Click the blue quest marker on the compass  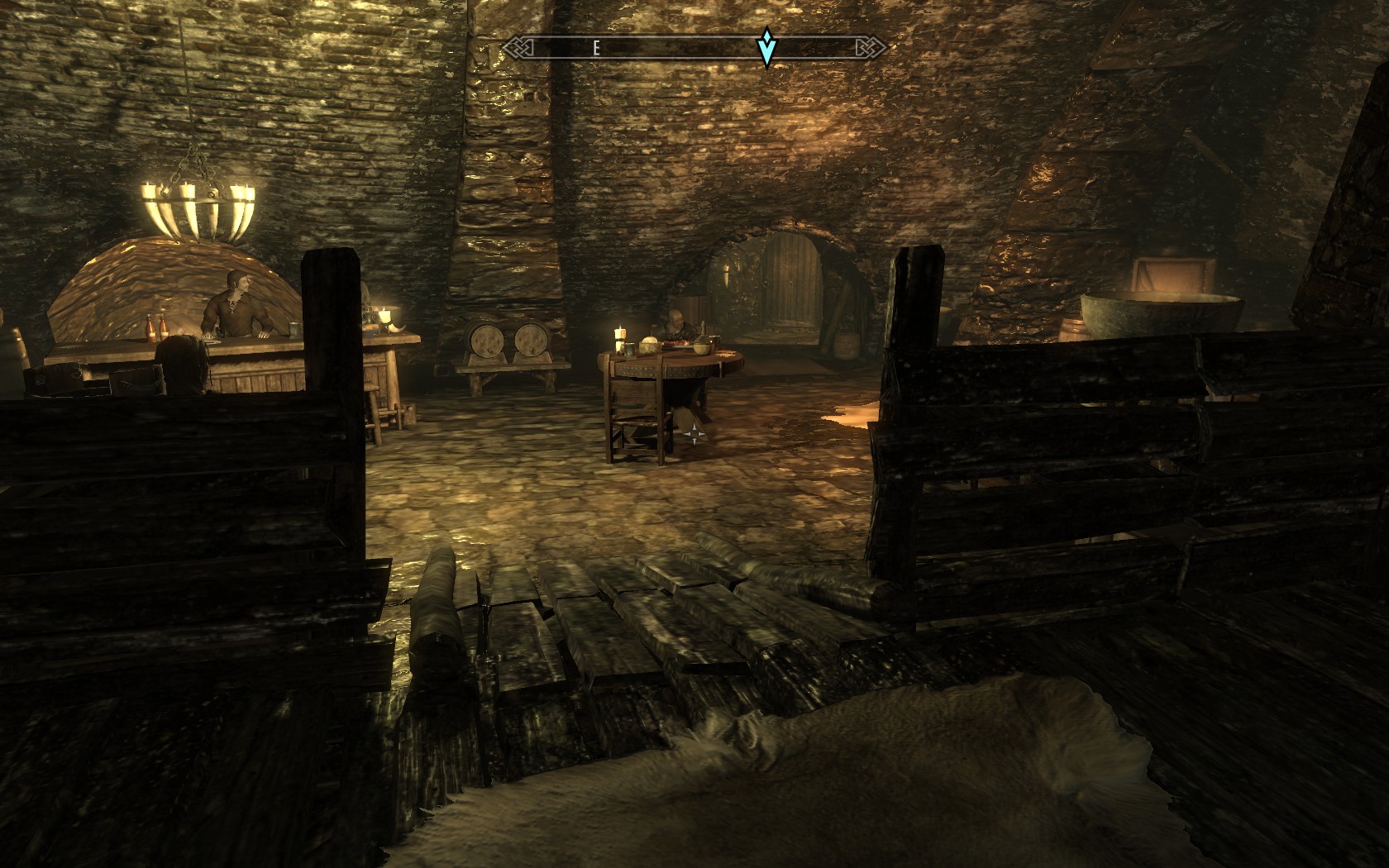(x=767, y=48)
